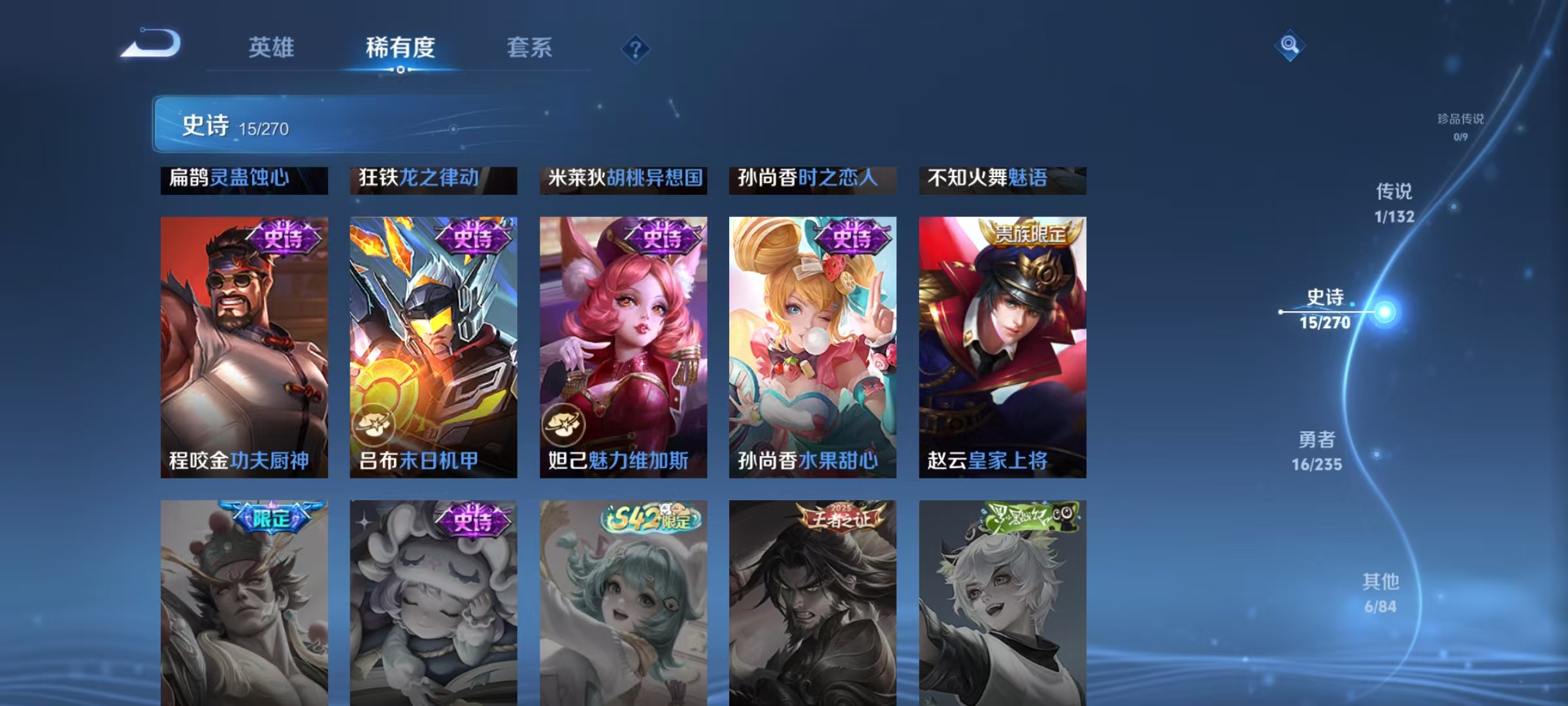The height and width of the screenshot is (706, 1568).
Task: Select the 传说 1/132 rarity node
Action: [1394, 200]
